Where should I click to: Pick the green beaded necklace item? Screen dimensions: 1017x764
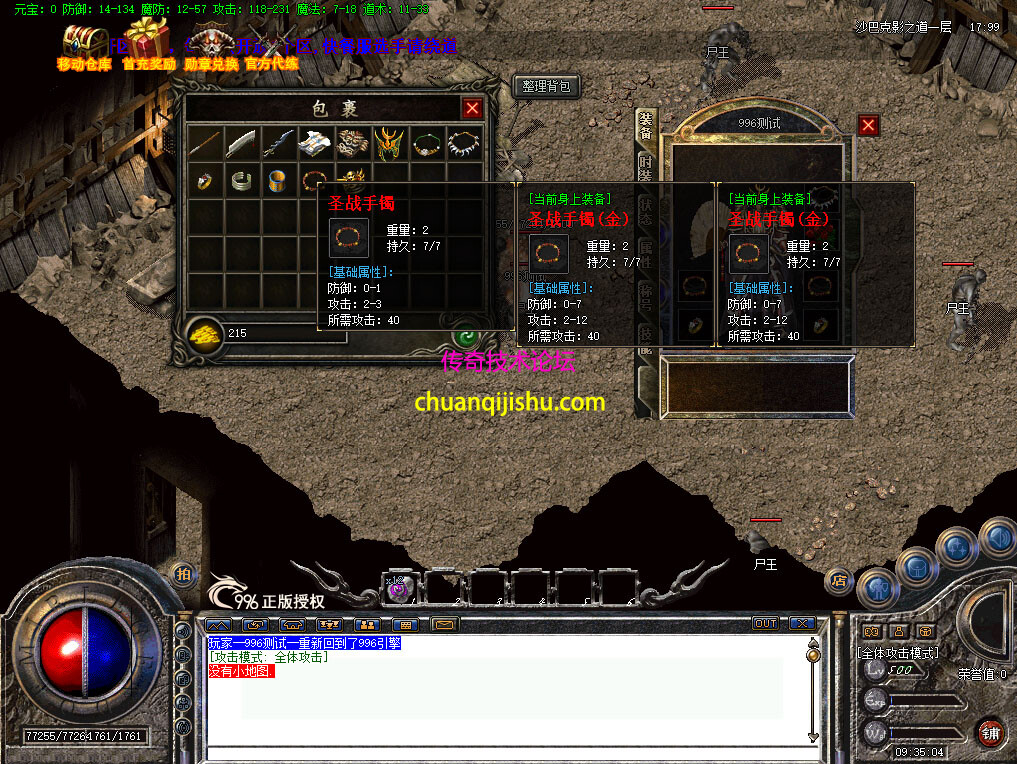click(x=427, y=143)
